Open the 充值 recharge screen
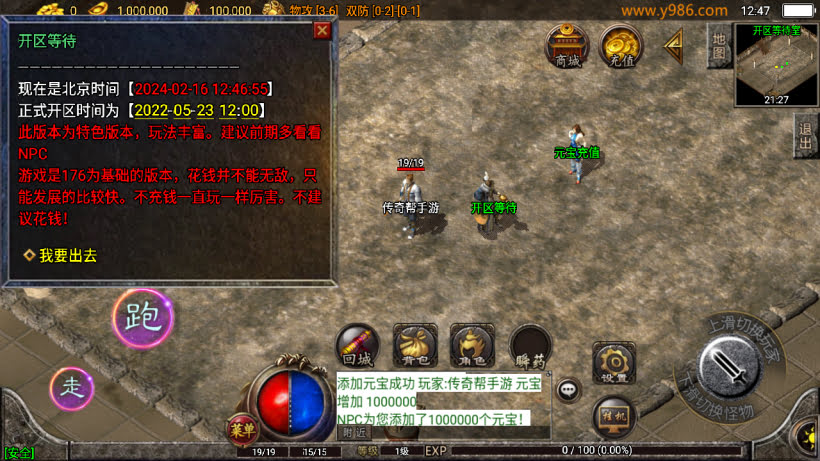The width and height of the screenshot is (820, 461). (x=621, y=46)
